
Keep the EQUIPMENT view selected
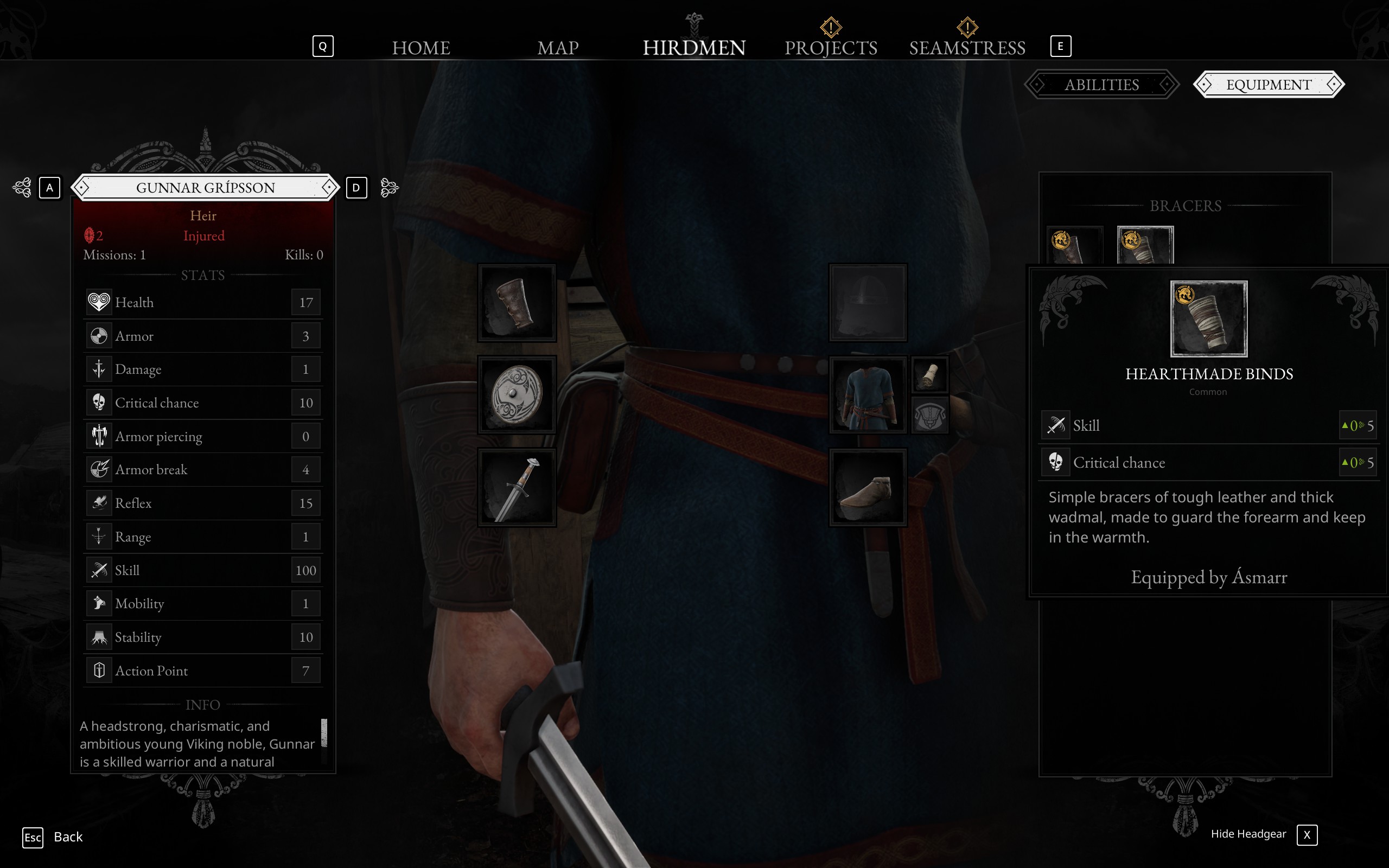[1269, 85]
